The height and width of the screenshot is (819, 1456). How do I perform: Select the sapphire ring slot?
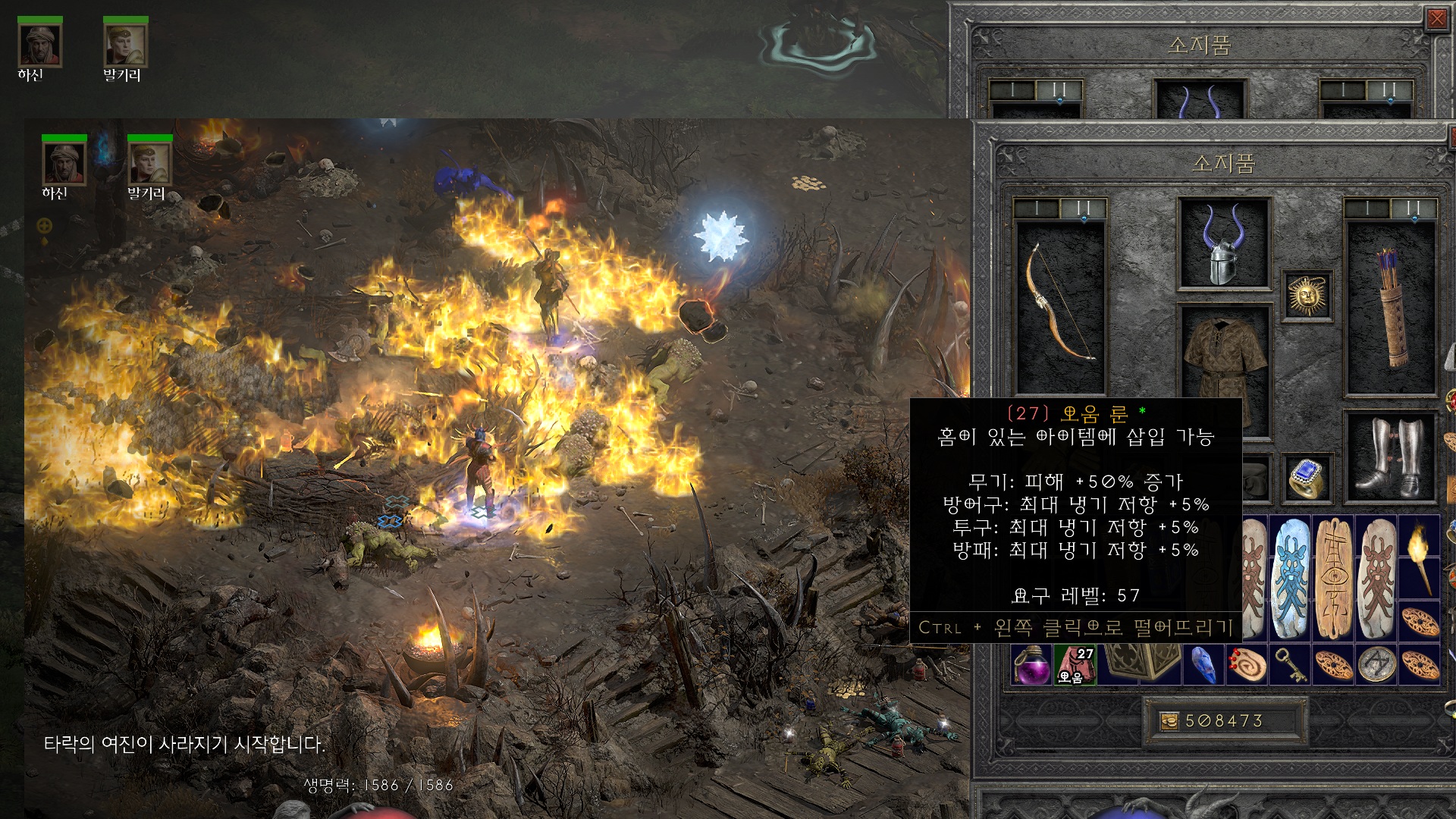tap(1307, 478)
